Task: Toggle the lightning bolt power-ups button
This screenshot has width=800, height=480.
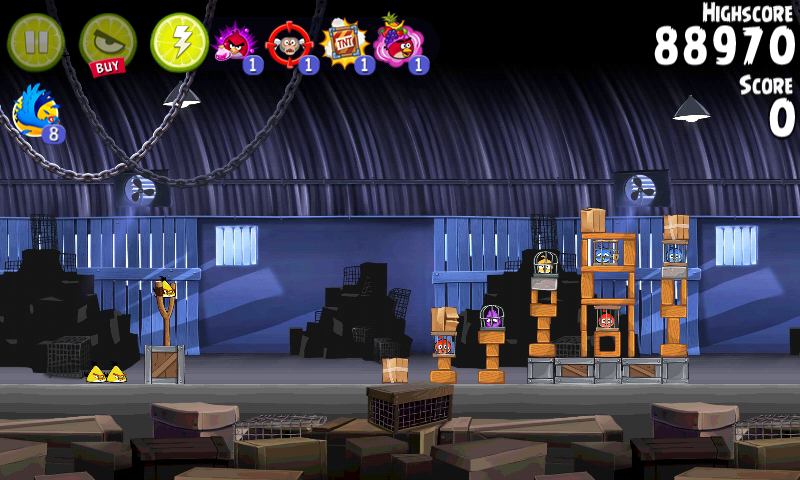Action: (x=179, y=42)
